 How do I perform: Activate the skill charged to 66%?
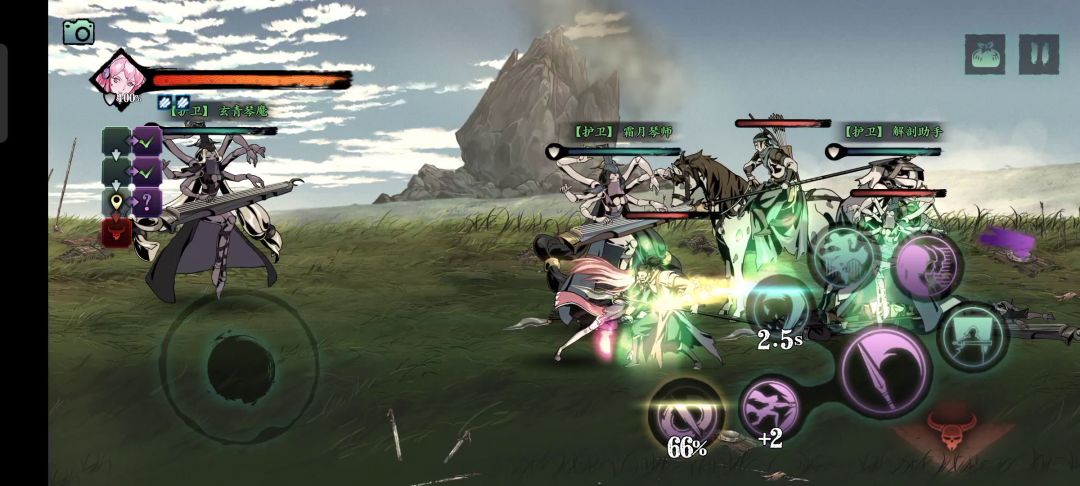pos(686,414)
